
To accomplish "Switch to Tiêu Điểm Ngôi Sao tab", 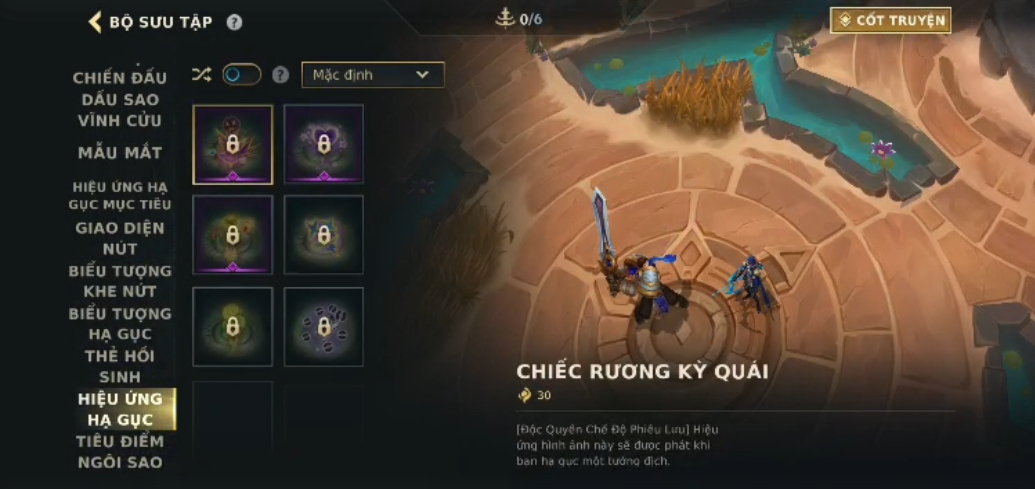I will coord(119,451).
